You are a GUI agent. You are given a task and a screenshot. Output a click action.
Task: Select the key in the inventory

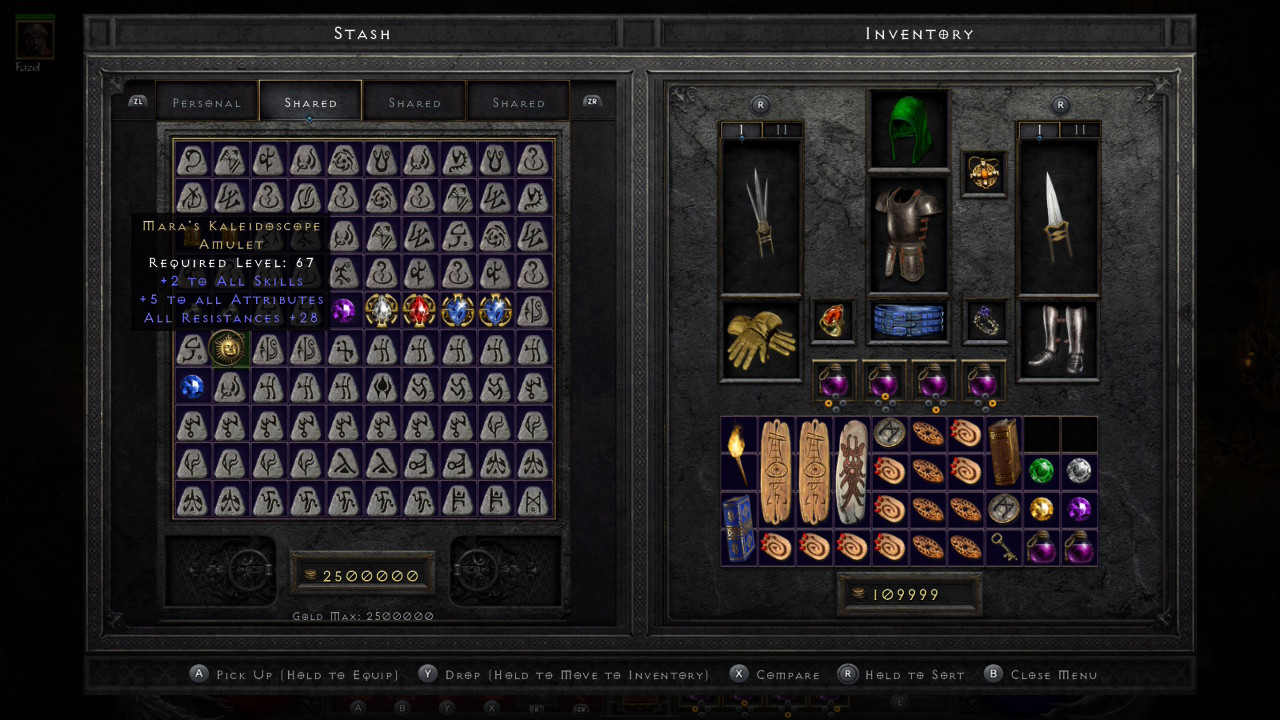coord(1003,547)
